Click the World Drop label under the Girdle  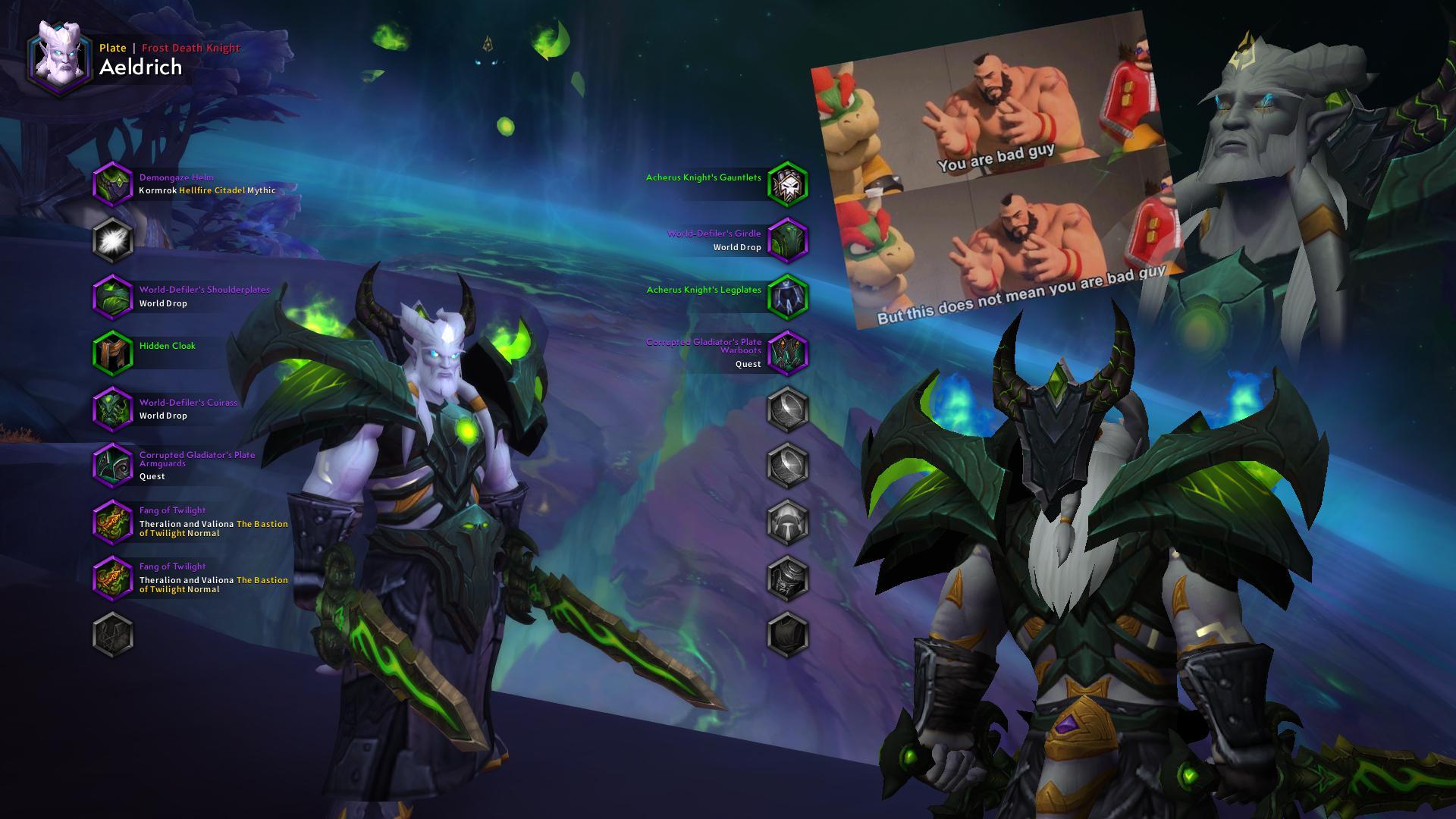pyautogui.click(x=737, y=246)
